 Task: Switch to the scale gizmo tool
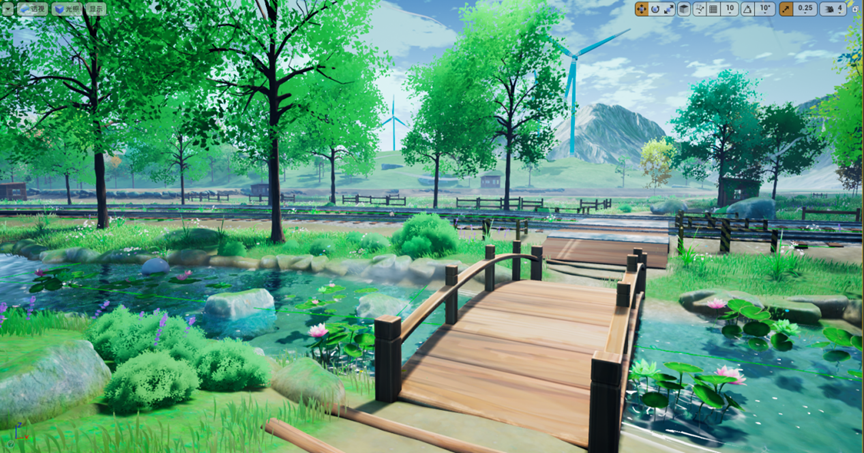tap(668, 9)
